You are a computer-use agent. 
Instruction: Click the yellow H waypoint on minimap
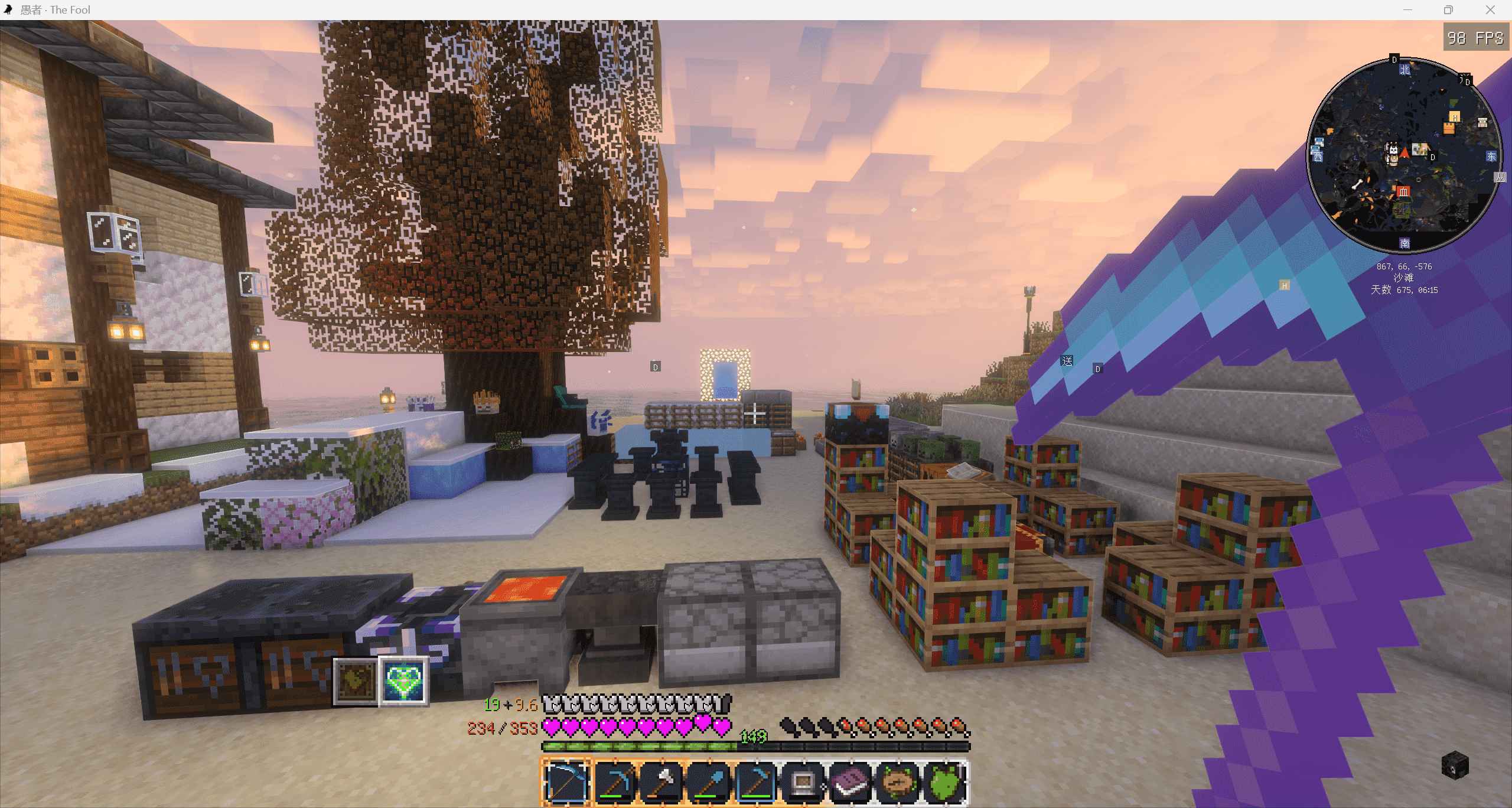click(1455, 117)
